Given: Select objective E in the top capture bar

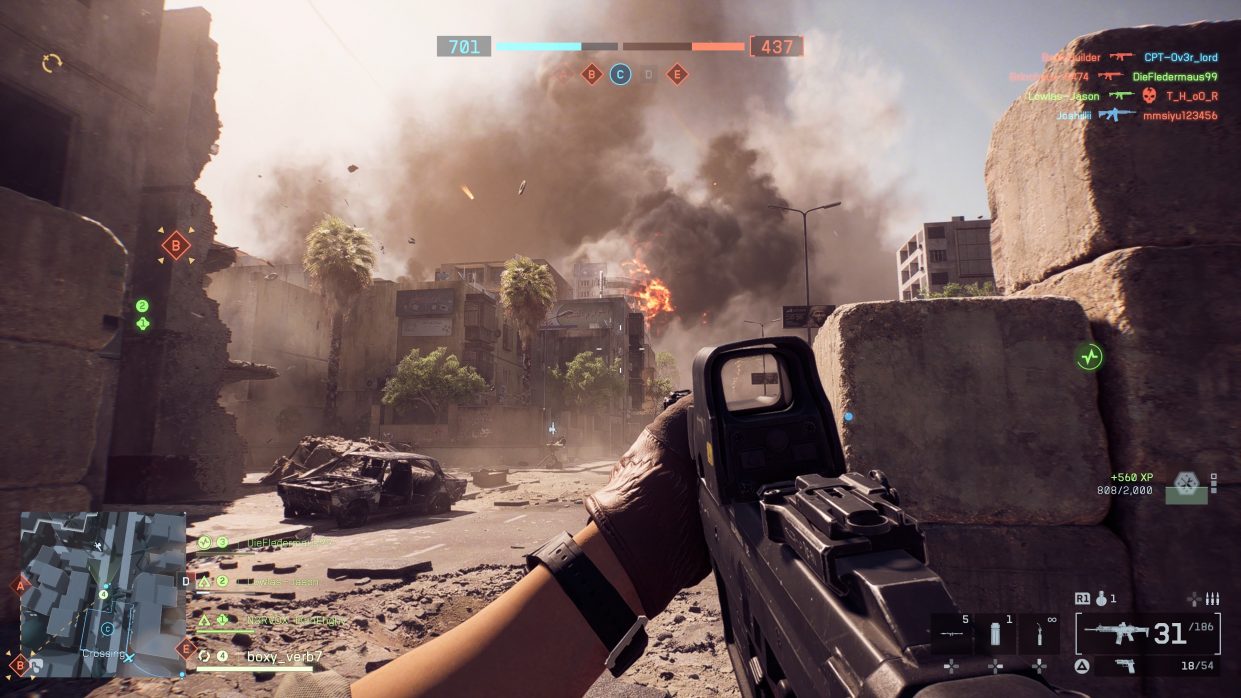Looking at the screenshot, I should 677,74.
